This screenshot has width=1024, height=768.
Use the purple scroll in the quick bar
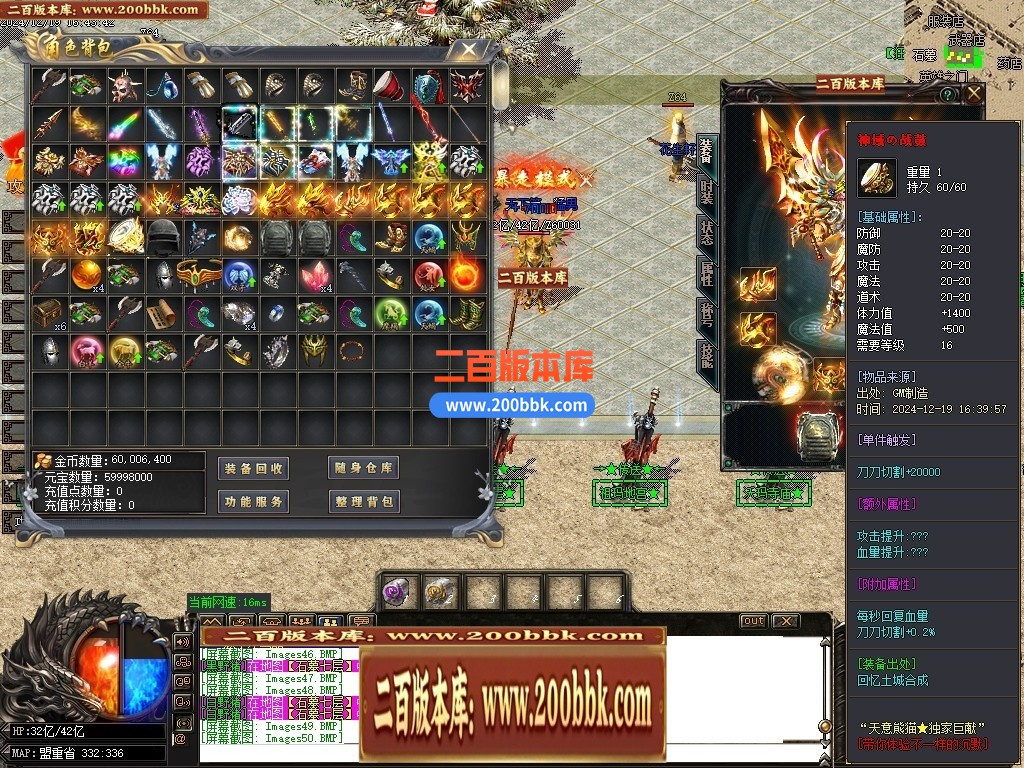coord(397,592)
